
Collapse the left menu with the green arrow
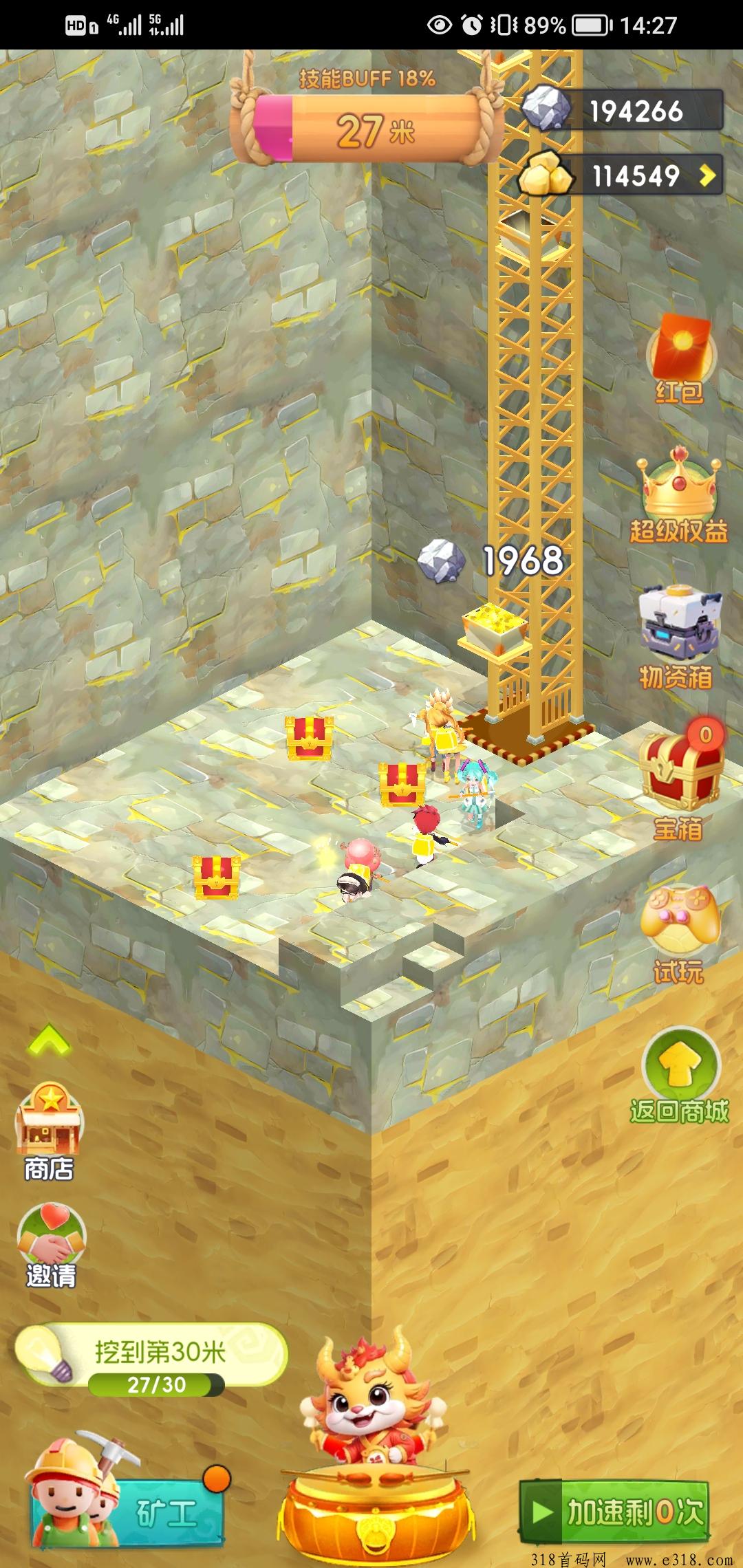coord(48,1040)
